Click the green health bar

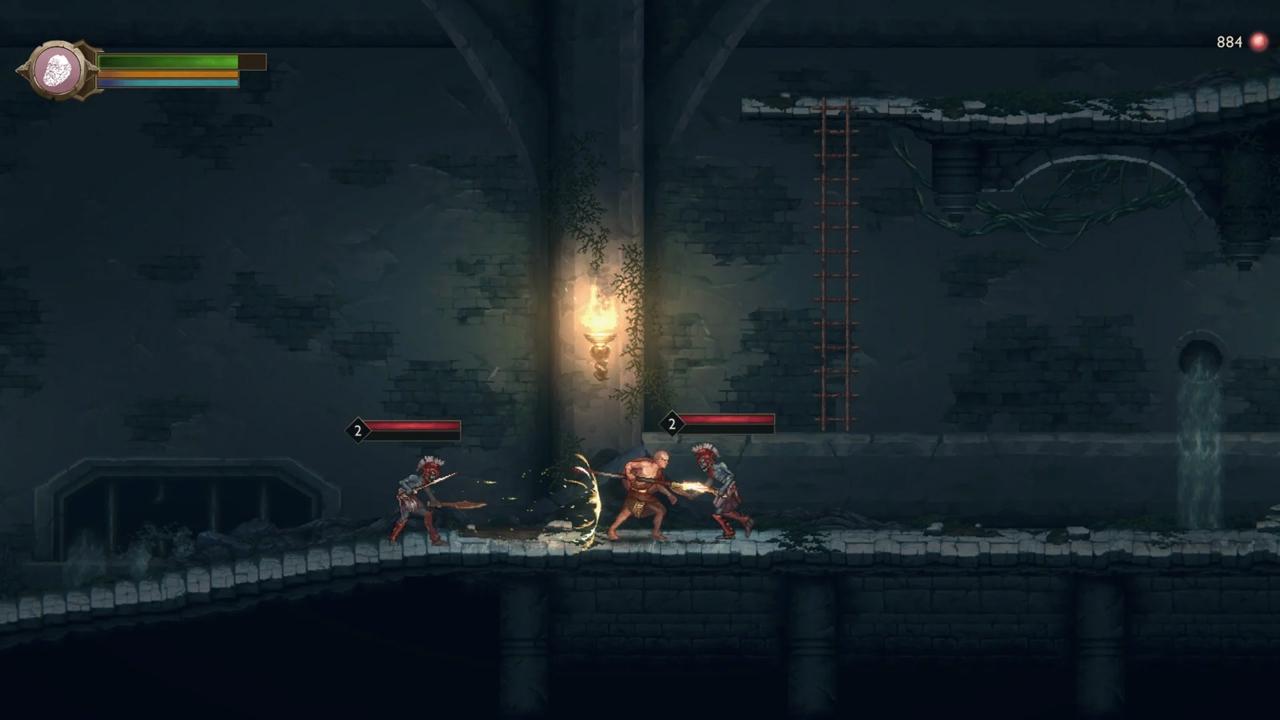pos(165,62)
